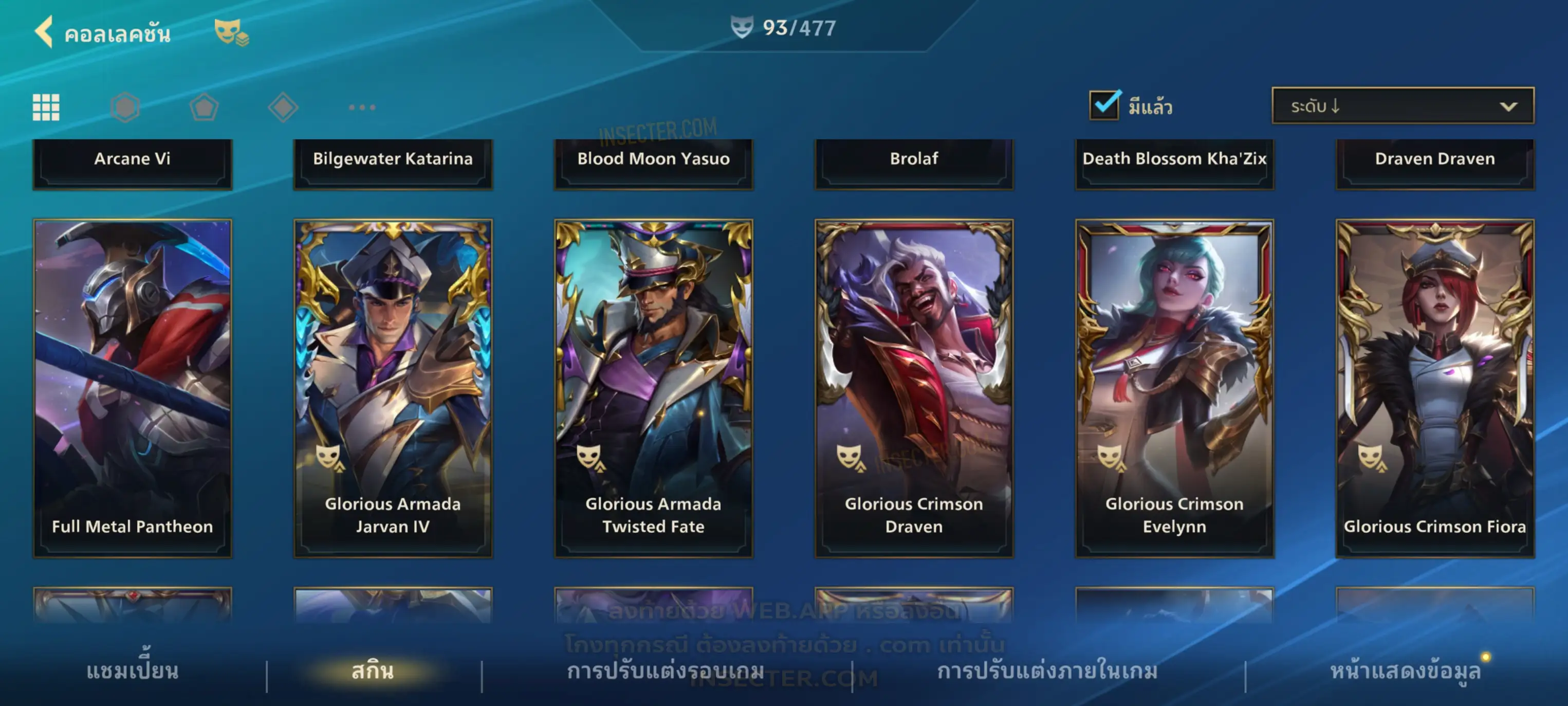Show more filters with three dots
This screenshot has width=1568, height=706.
click(x=362, y=107)
